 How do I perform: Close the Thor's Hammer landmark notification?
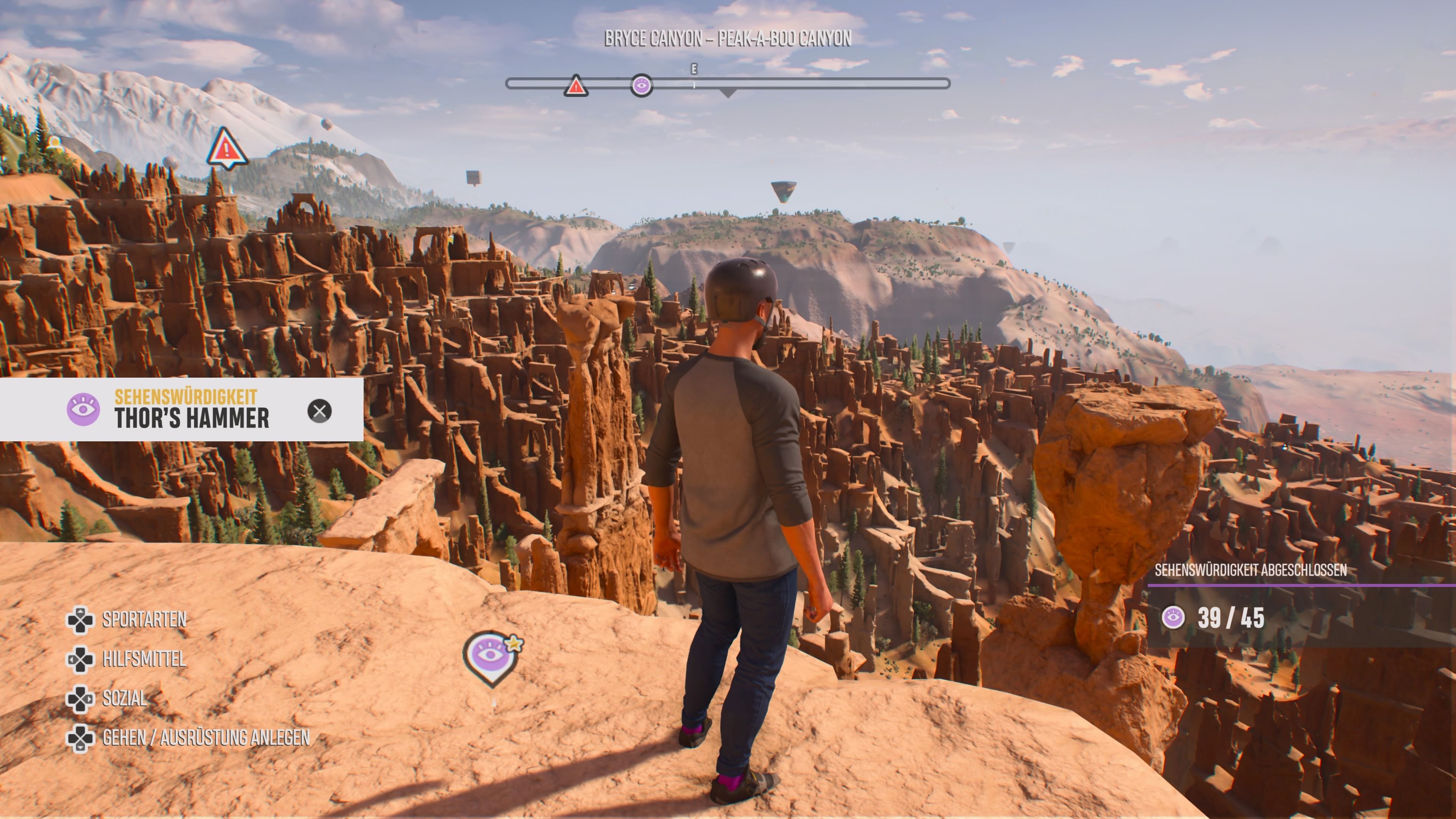coord(319,411)
